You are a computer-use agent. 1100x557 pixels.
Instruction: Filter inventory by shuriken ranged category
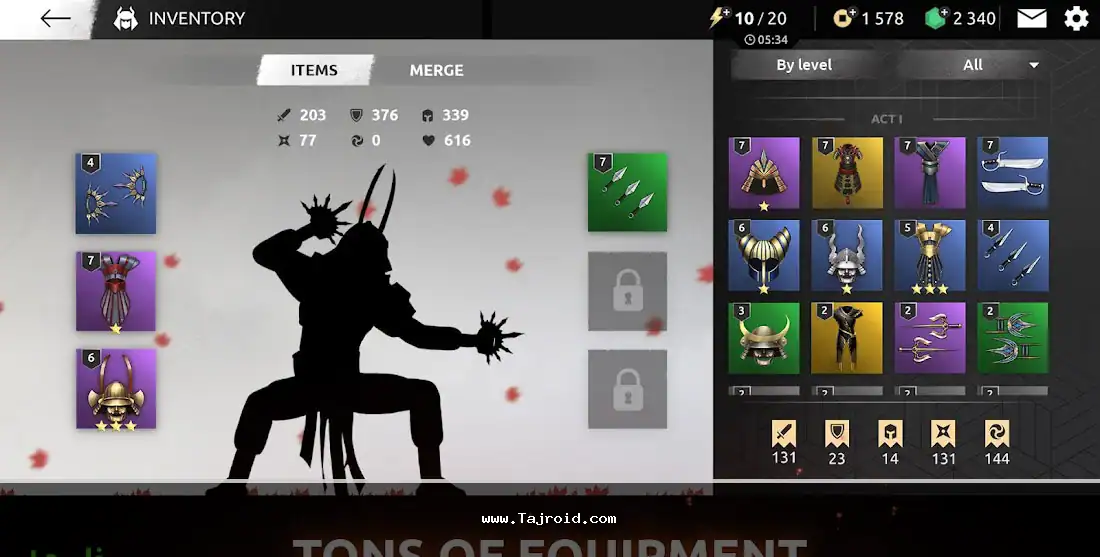click(x=943, y=441)
